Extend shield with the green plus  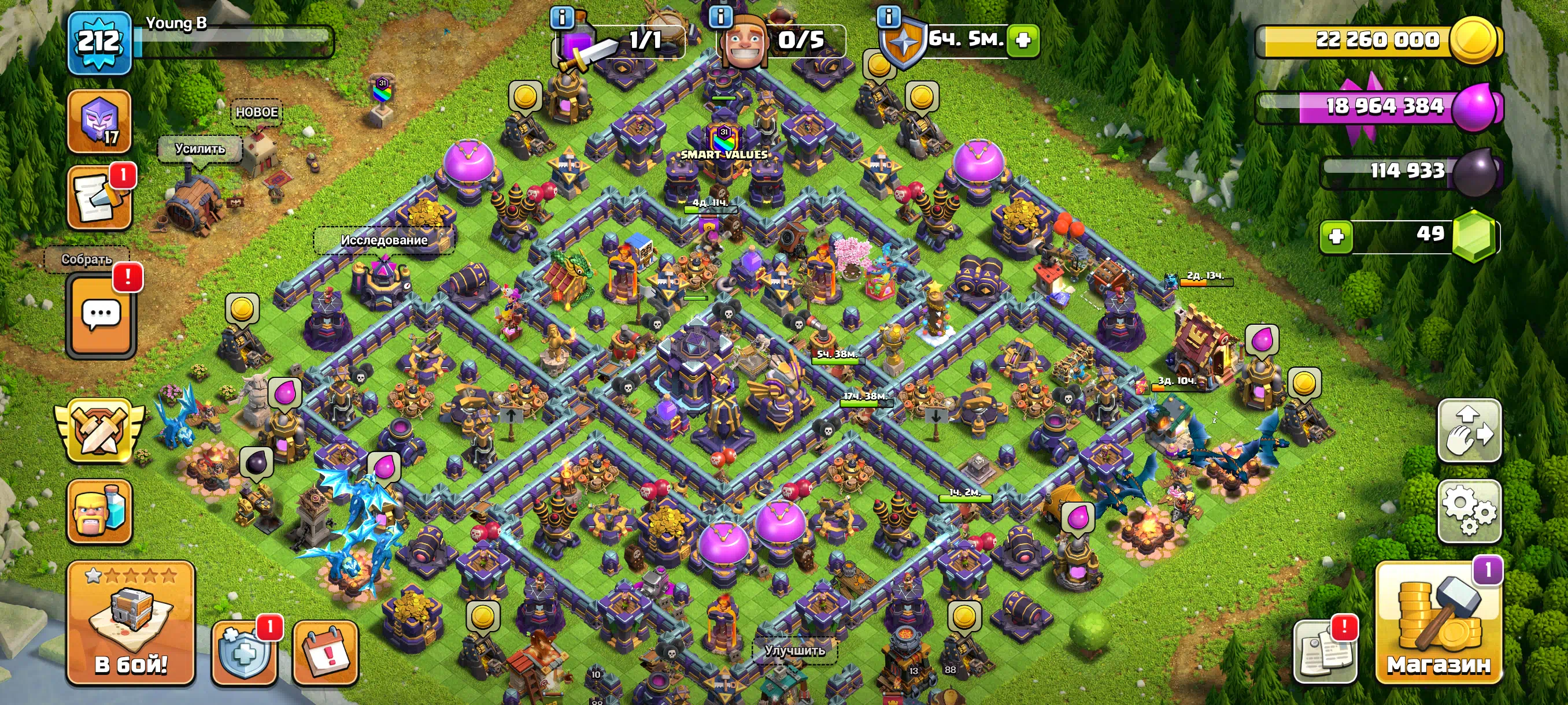[x=1023, y=40]
